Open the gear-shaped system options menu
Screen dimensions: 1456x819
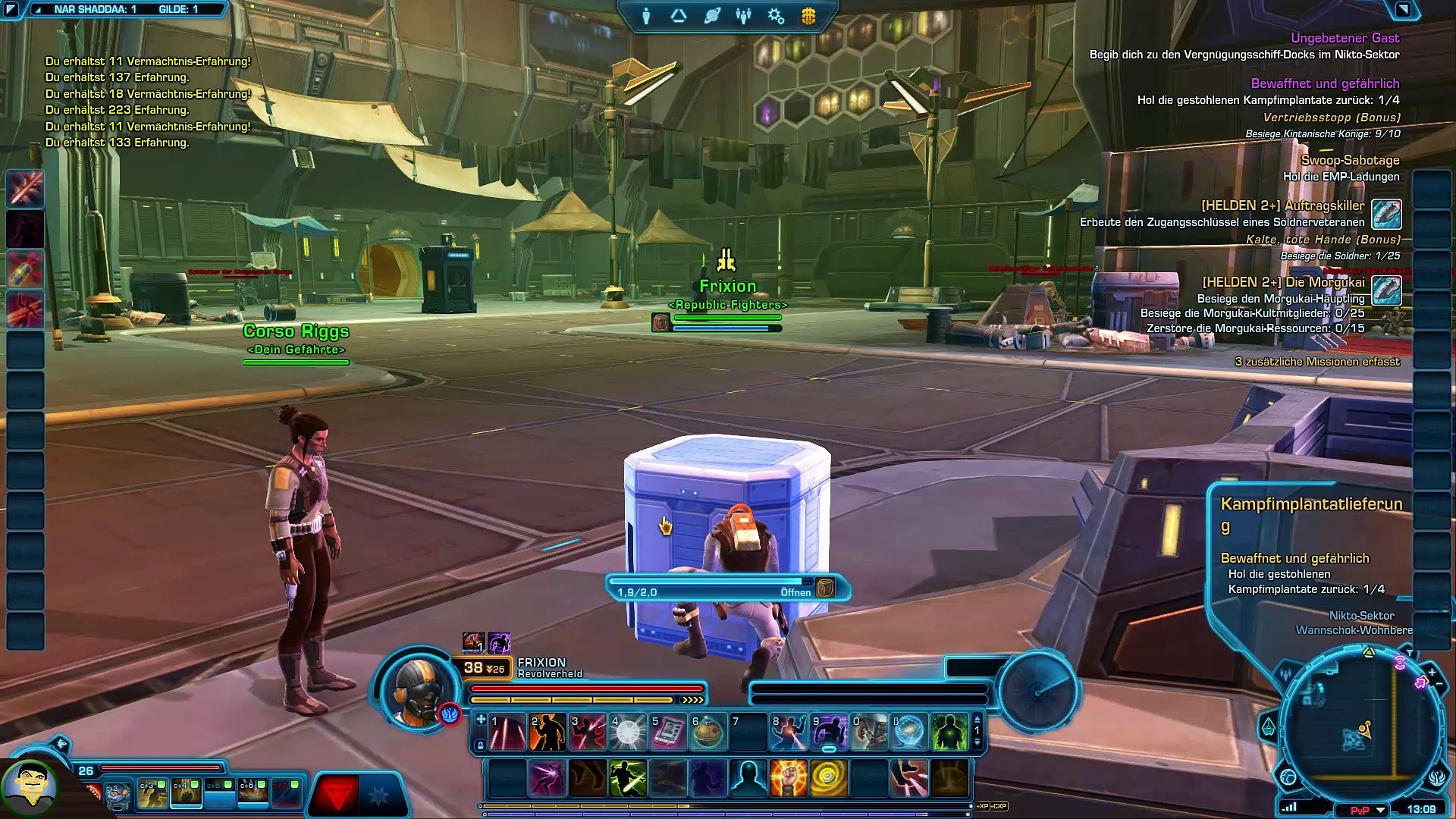776,16
